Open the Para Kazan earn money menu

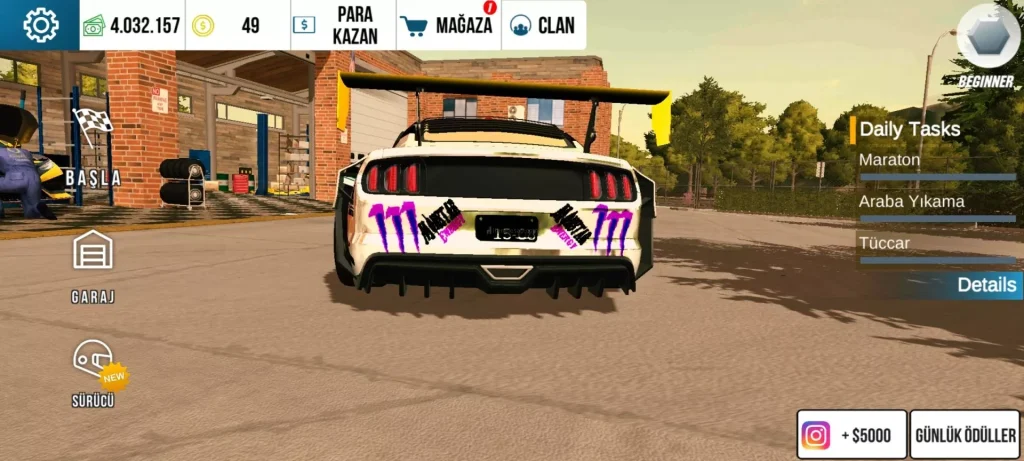pos(343,25)
